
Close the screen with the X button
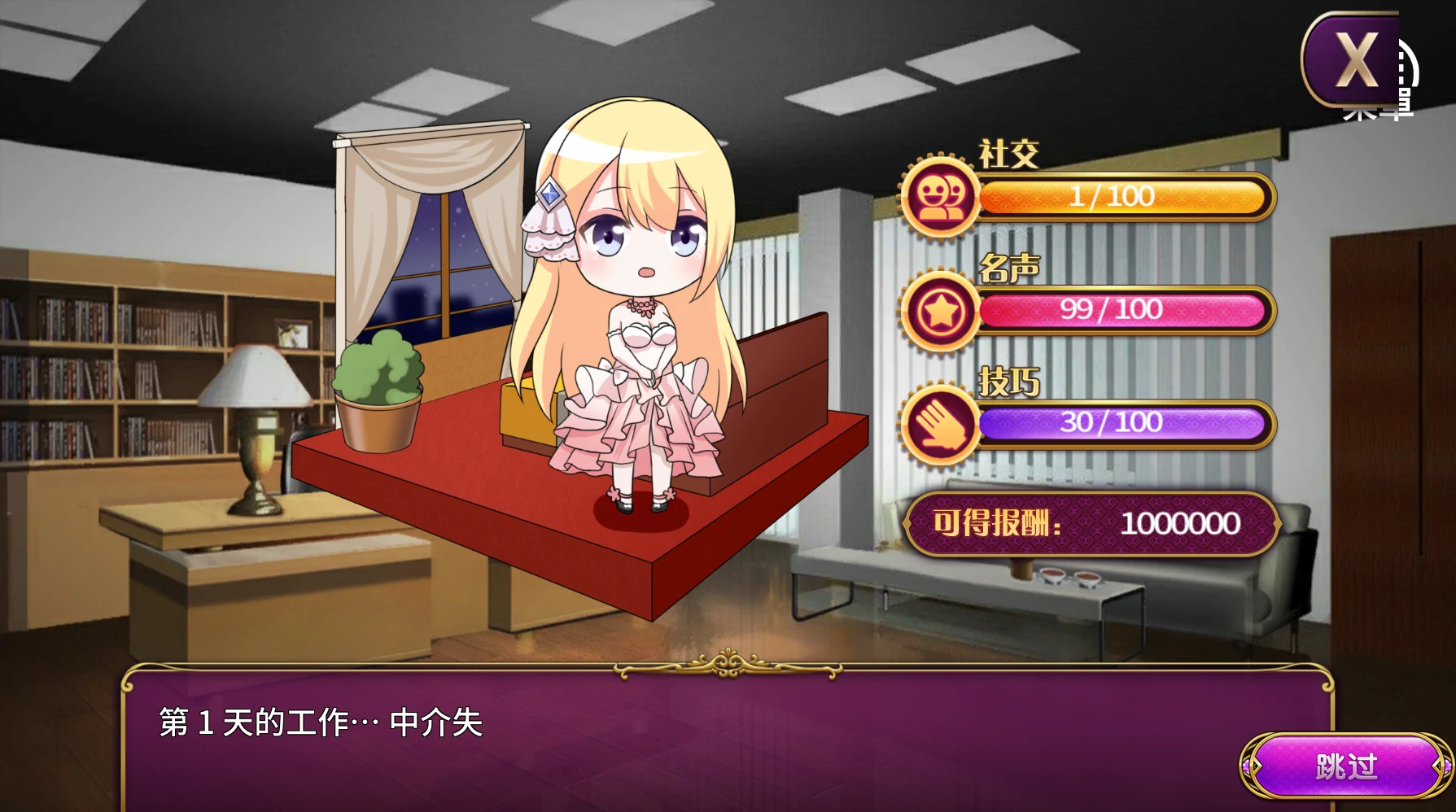pos(1353,60)
